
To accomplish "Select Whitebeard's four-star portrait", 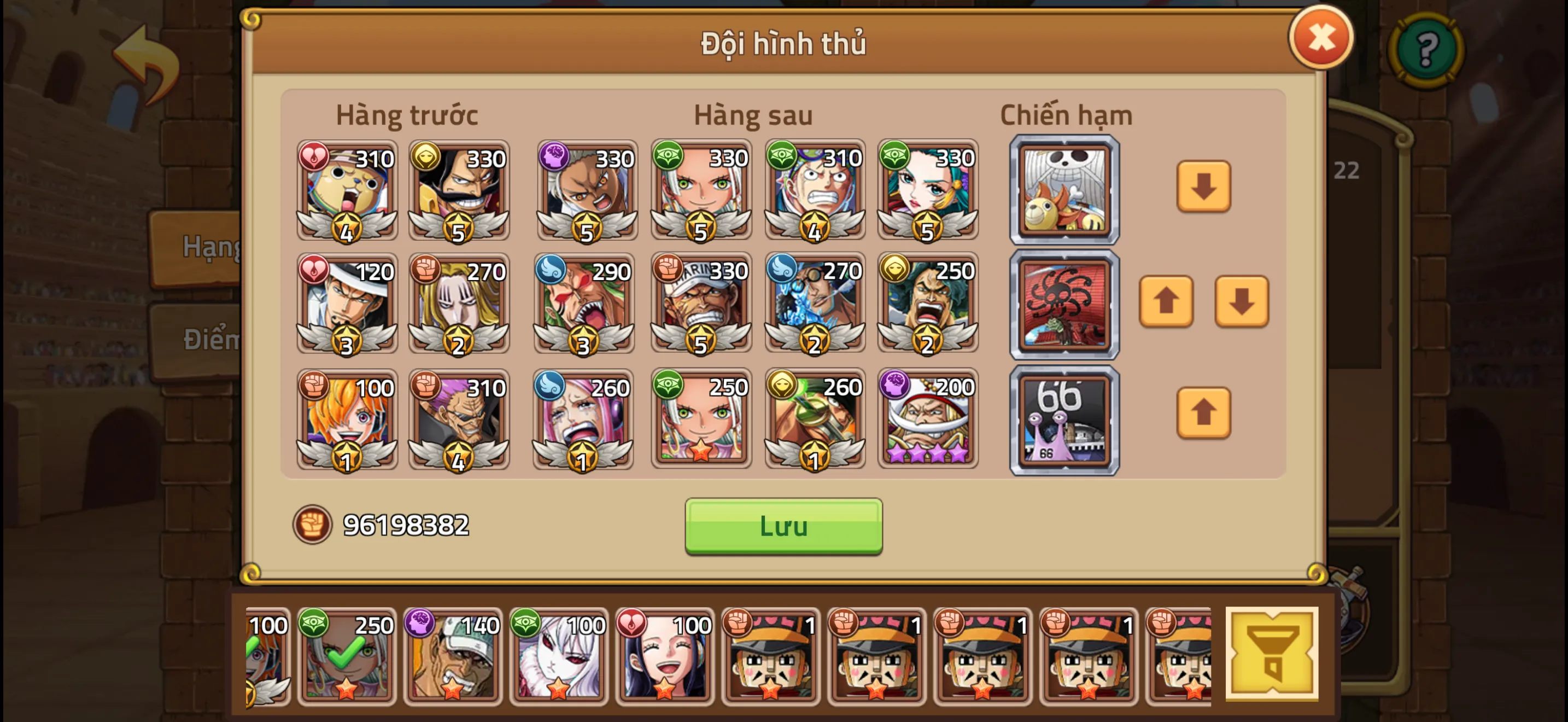I will (928, 420).
